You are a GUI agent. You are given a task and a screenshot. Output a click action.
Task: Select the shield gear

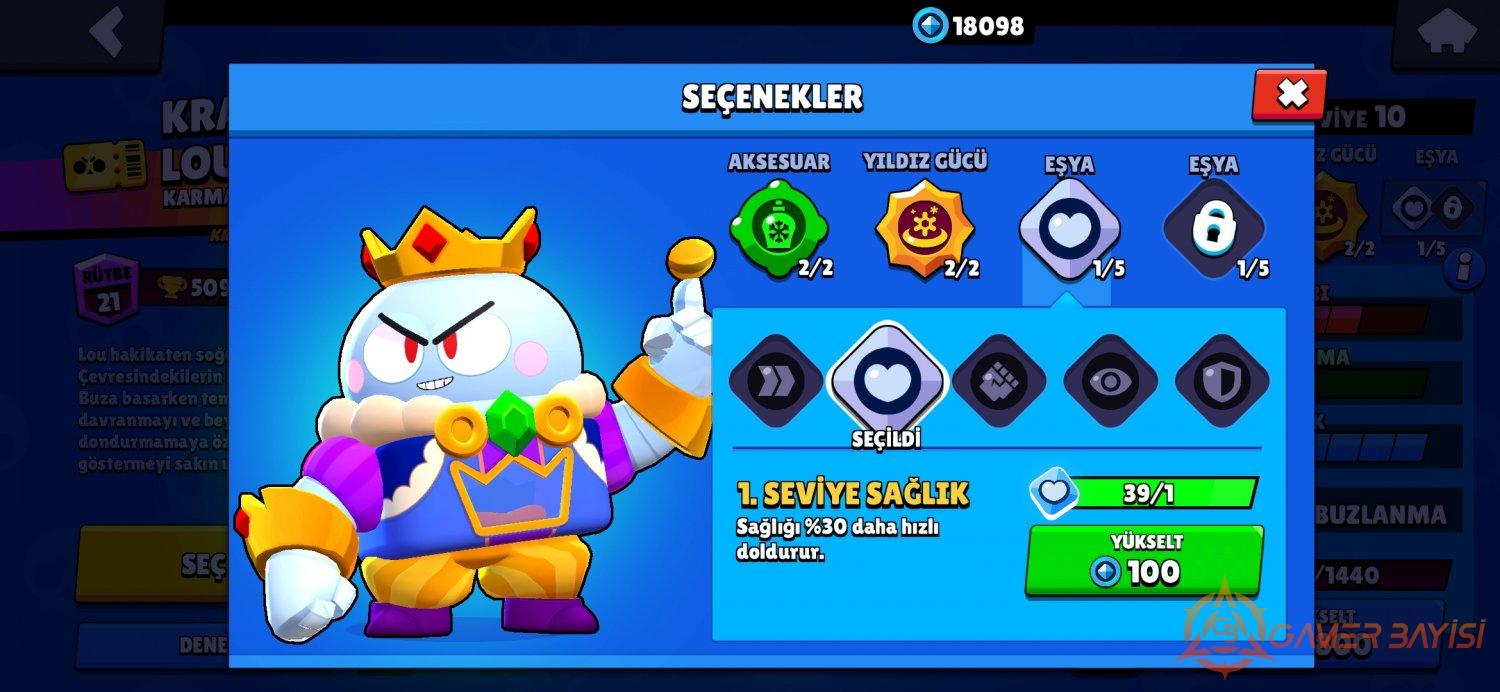pyautogui.click(x=1221, y=381)
